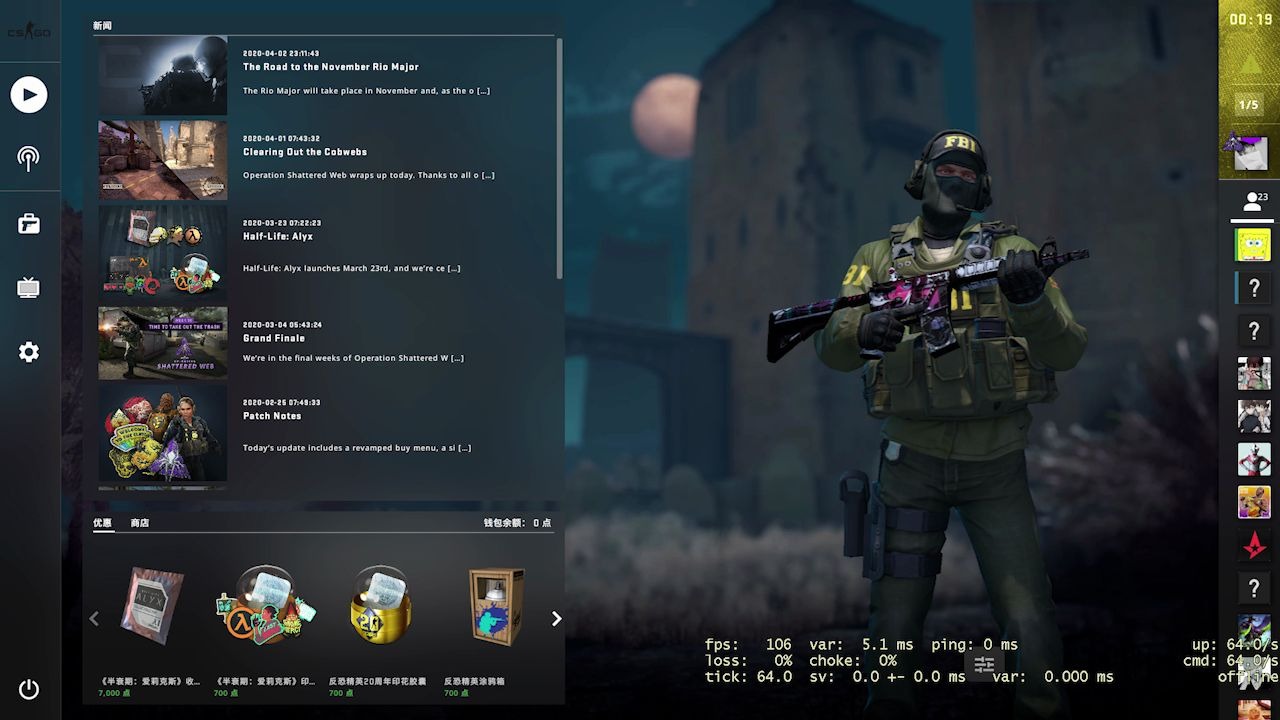Image resolution: width=1280 pixels, height=720 pixels.
Task: Click a question-mark placeholder avatar
Action: pos(1254,287)
